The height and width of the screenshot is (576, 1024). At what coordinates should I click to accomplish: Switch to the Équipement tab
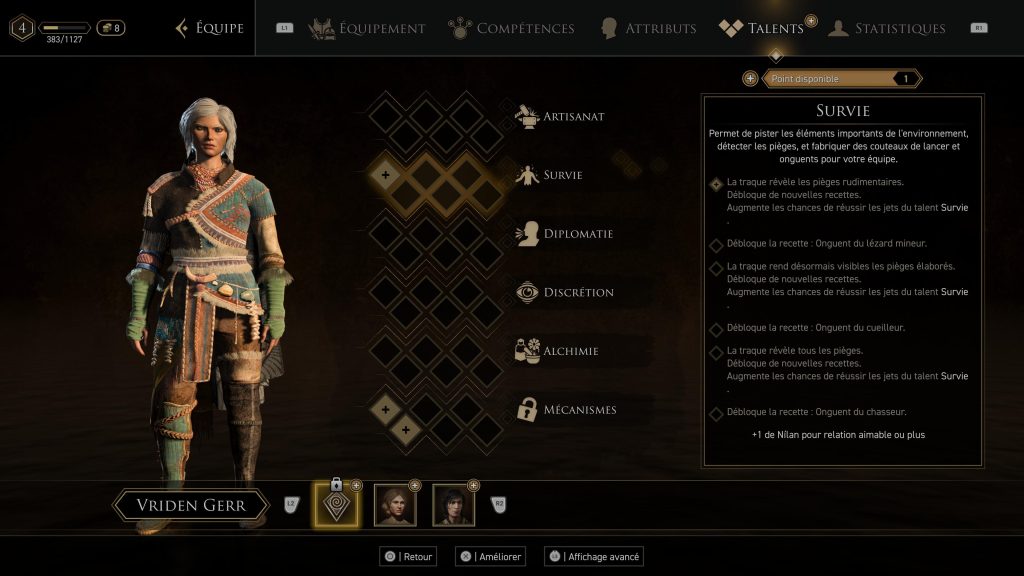[x=367, y=28]
